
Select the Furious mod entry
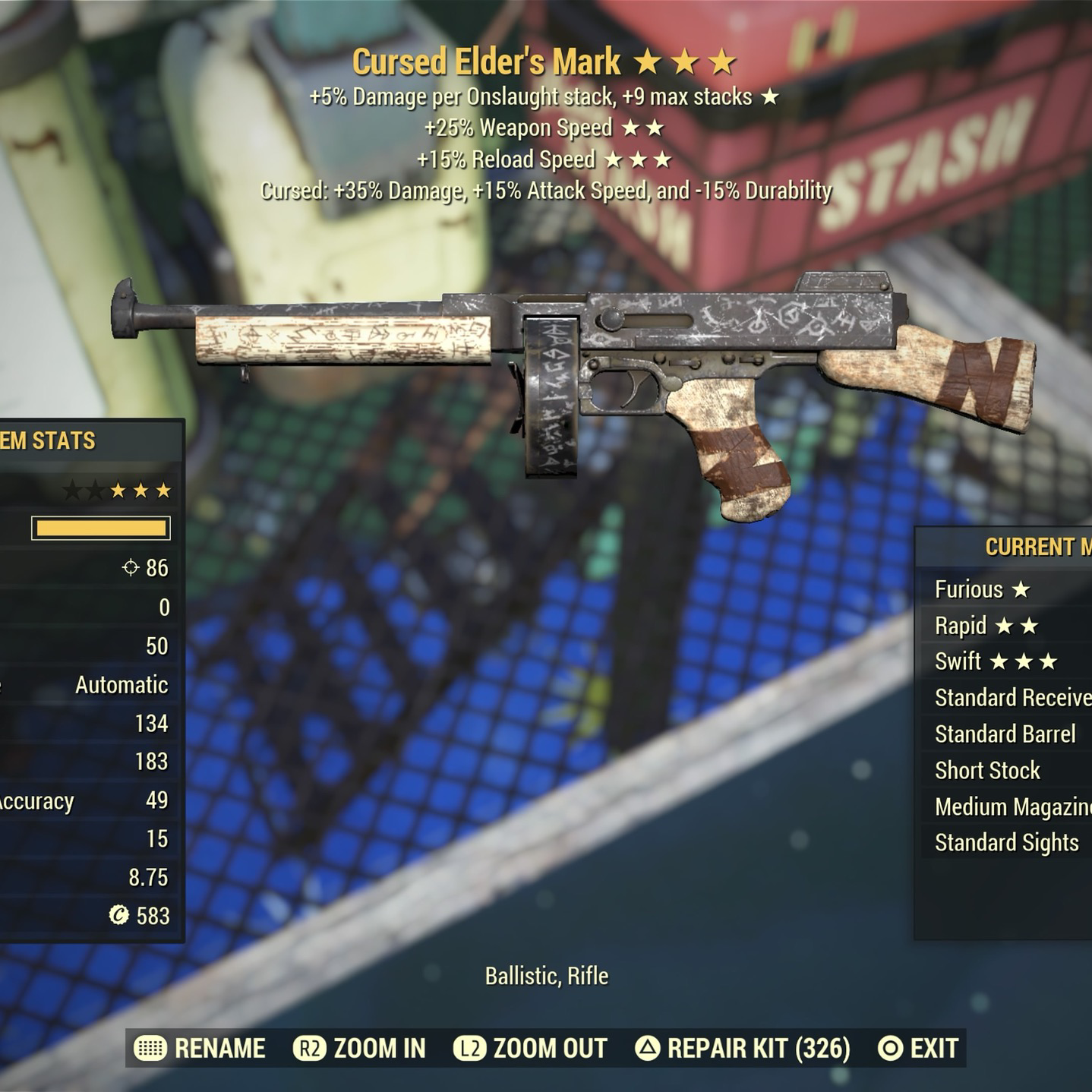[x=982, y=589]
